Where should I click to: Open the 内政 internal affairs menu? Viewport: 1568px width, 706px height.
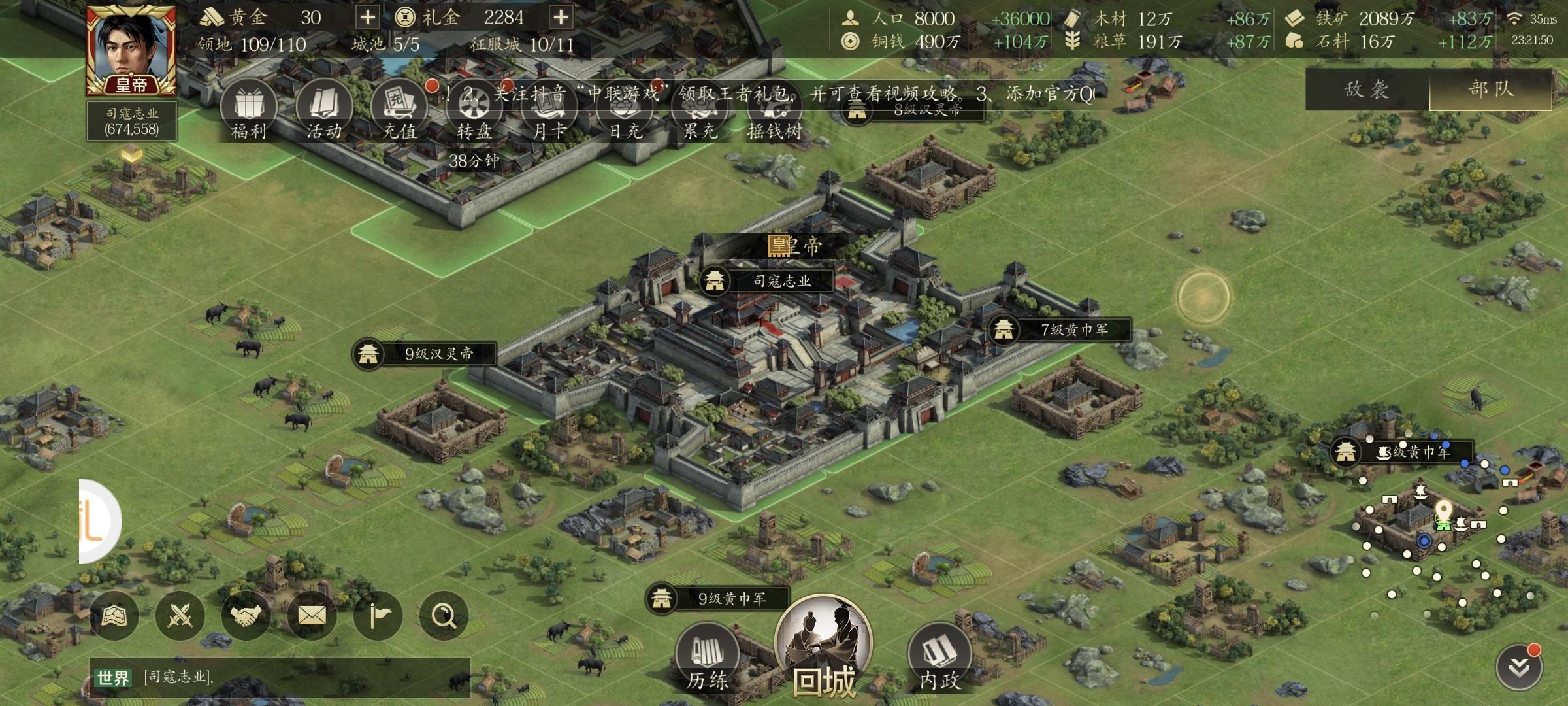[x=939, y=657]
